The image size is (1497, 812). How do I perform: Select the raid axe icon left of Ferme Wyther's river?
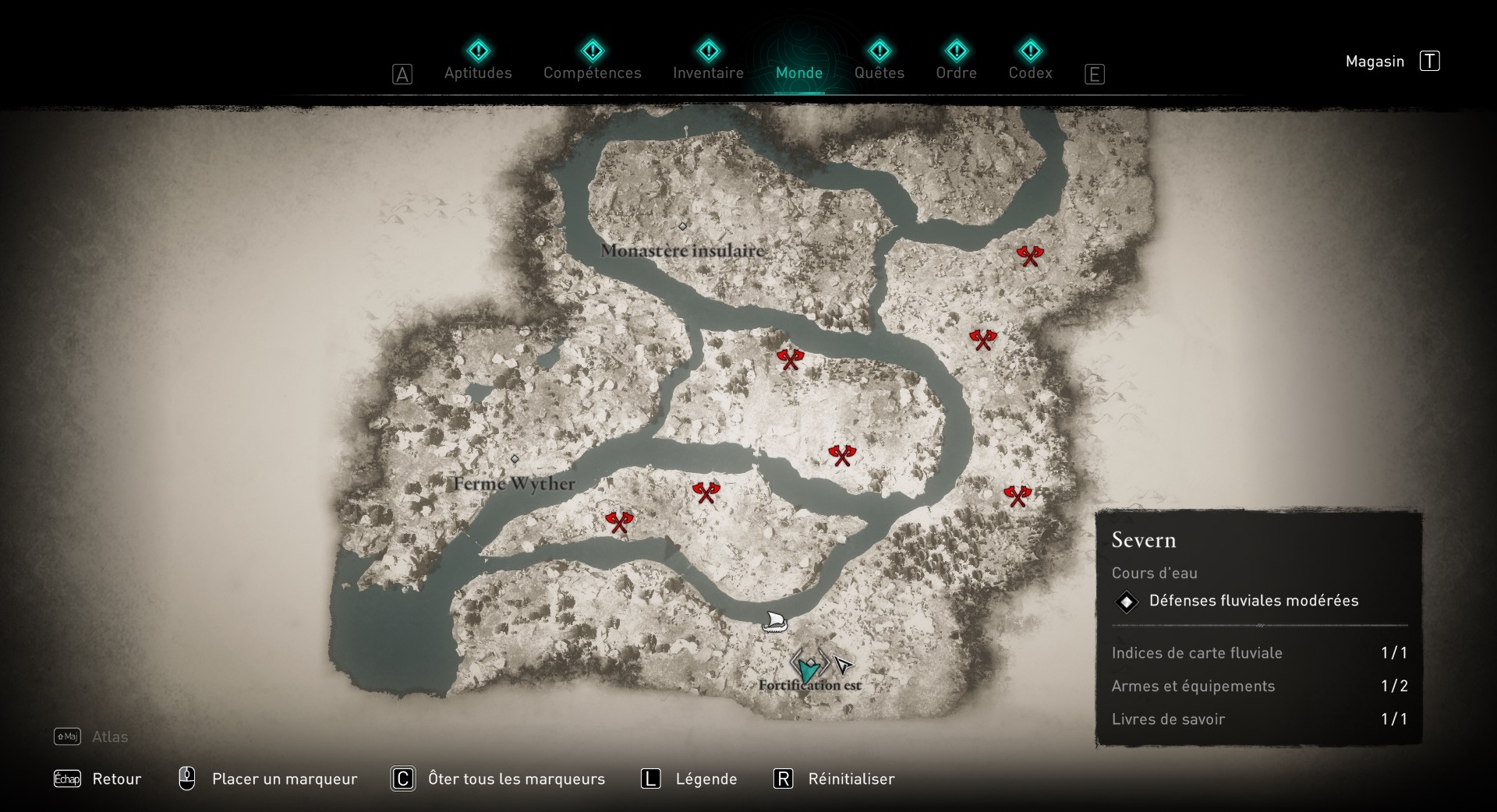(620, 522)
